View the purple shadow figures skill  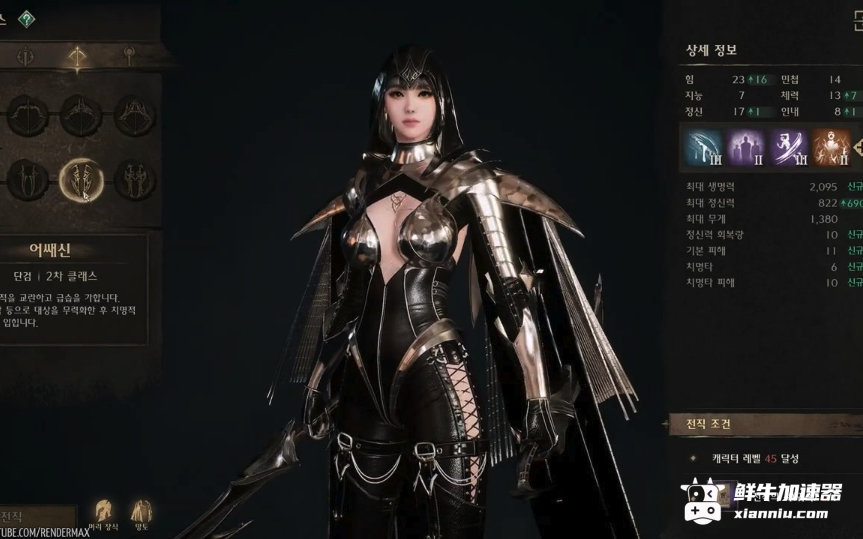pos(746,147)
